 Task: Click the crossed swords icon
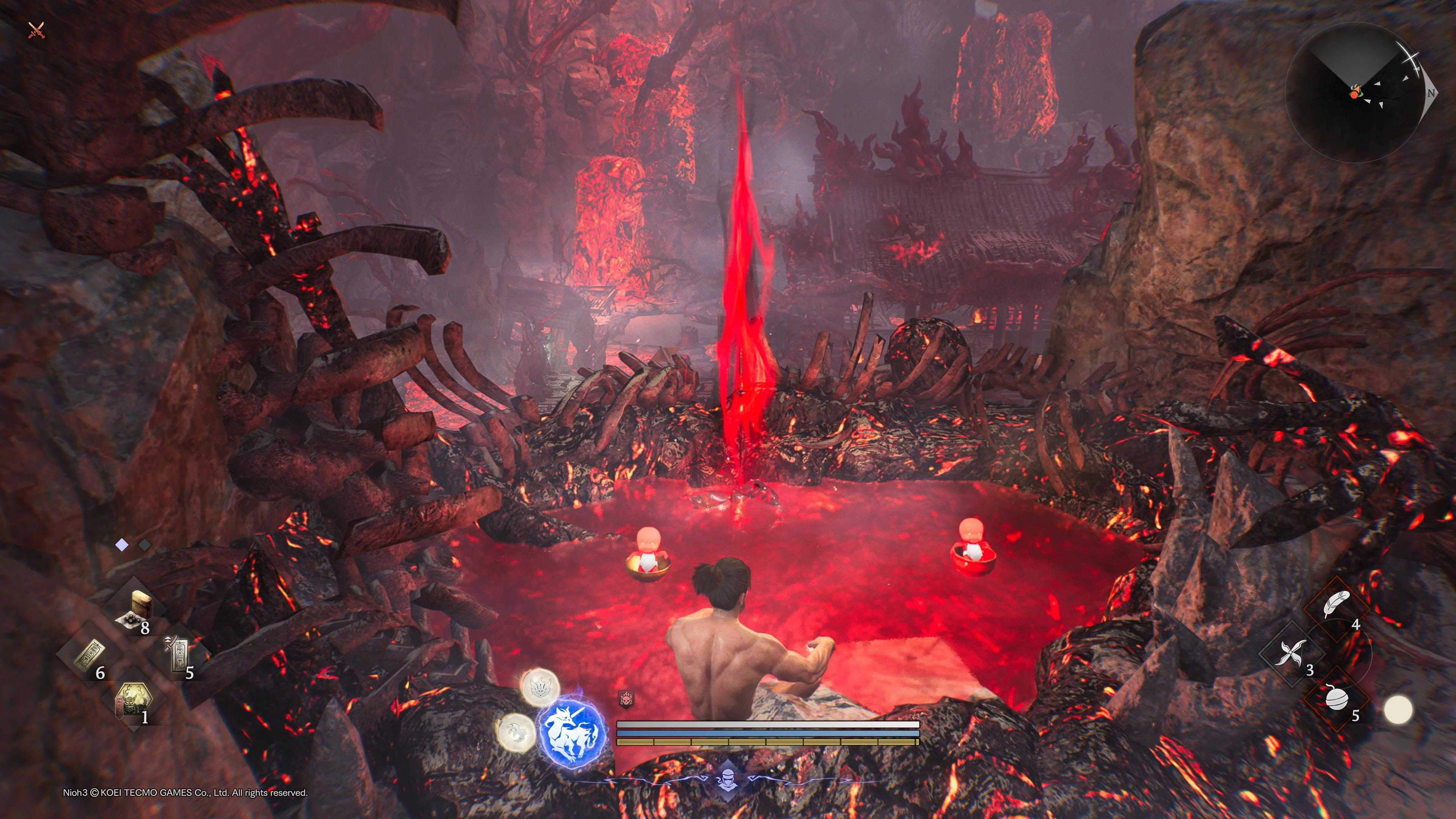[x=36, y=30]
